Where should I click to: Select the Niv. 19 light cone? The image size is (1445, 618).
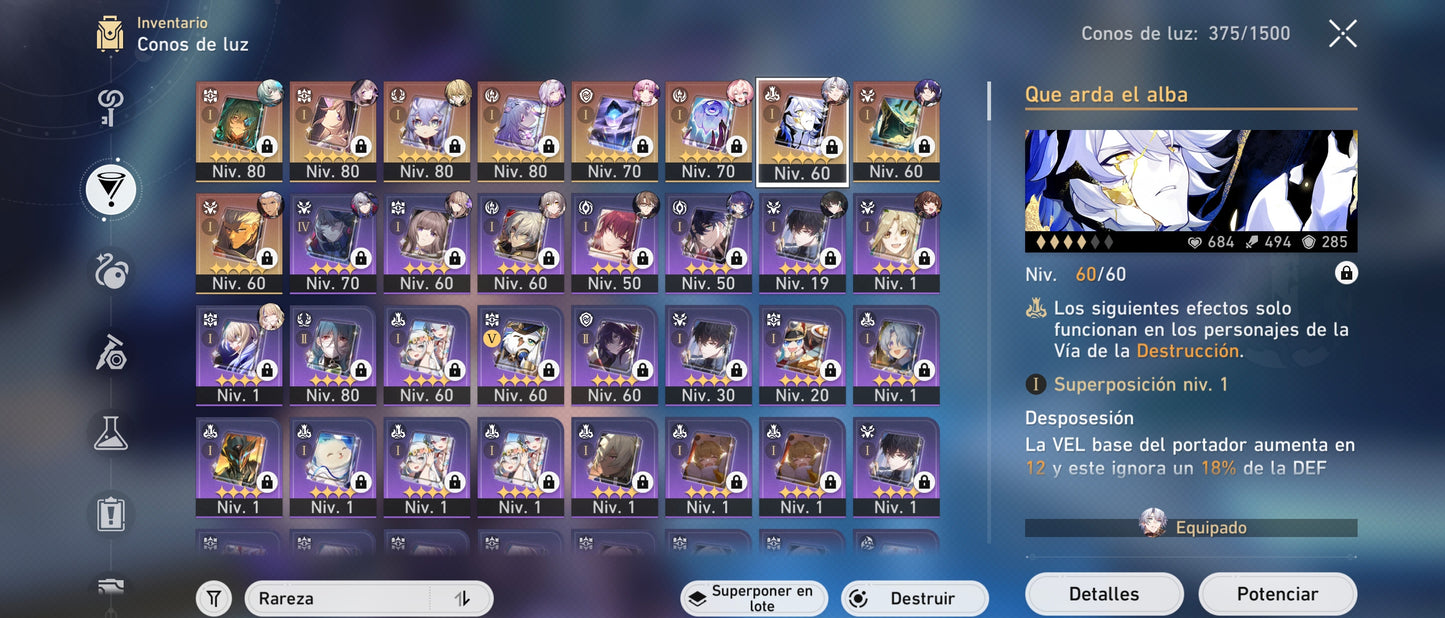[x=802, y=242]
